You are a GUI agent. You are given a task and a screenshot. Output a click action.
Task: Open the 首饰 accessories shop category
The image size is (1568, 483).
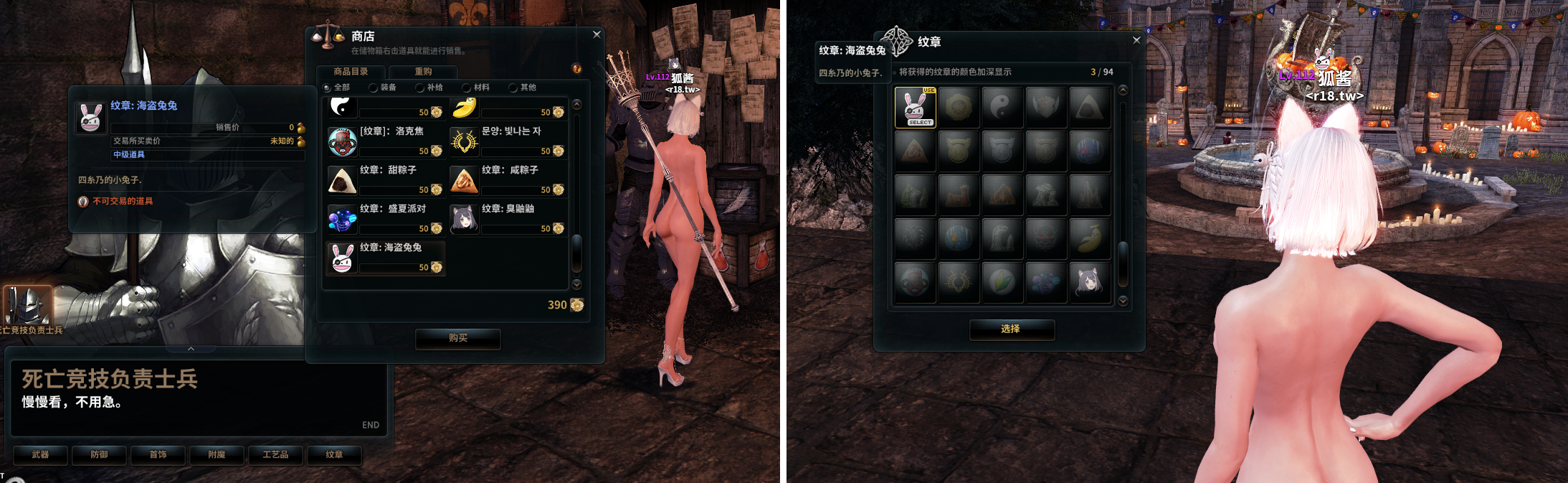point(158,455)
